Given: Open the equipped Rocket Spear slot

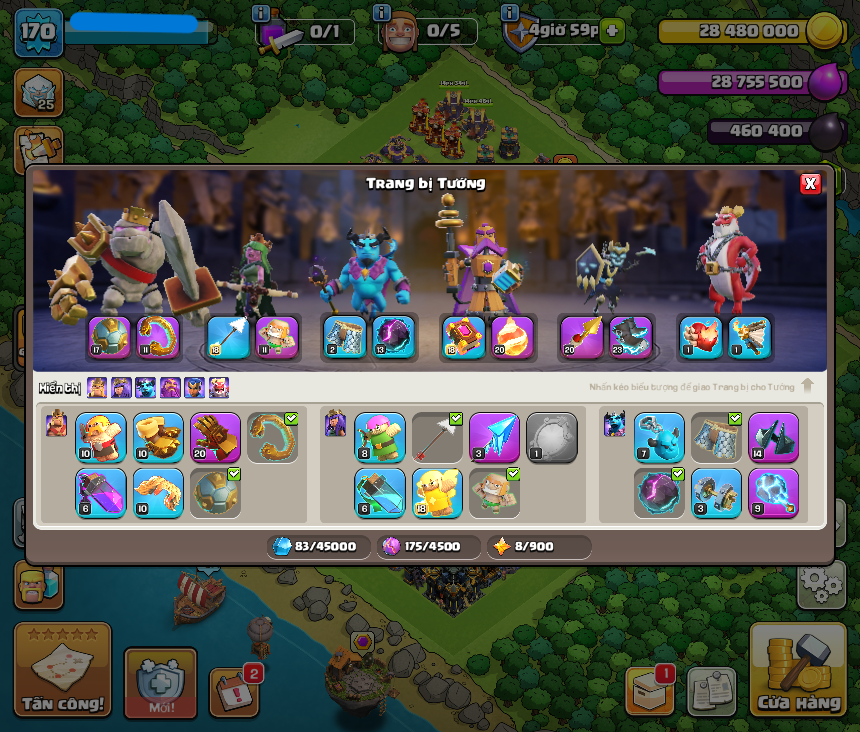Looking at the screenshot, I should (581, 337).
